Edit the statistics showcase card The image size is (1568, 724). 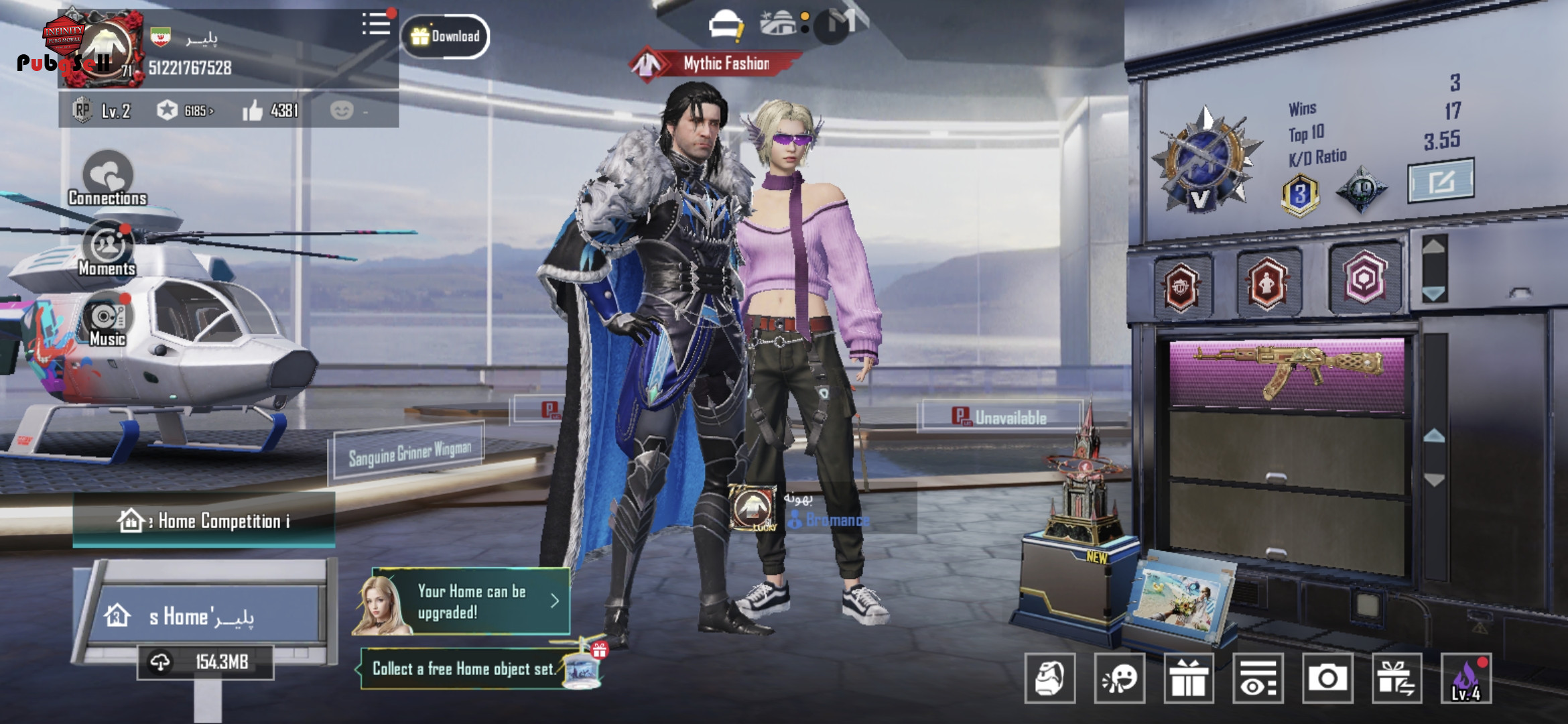coord(1441,181)
